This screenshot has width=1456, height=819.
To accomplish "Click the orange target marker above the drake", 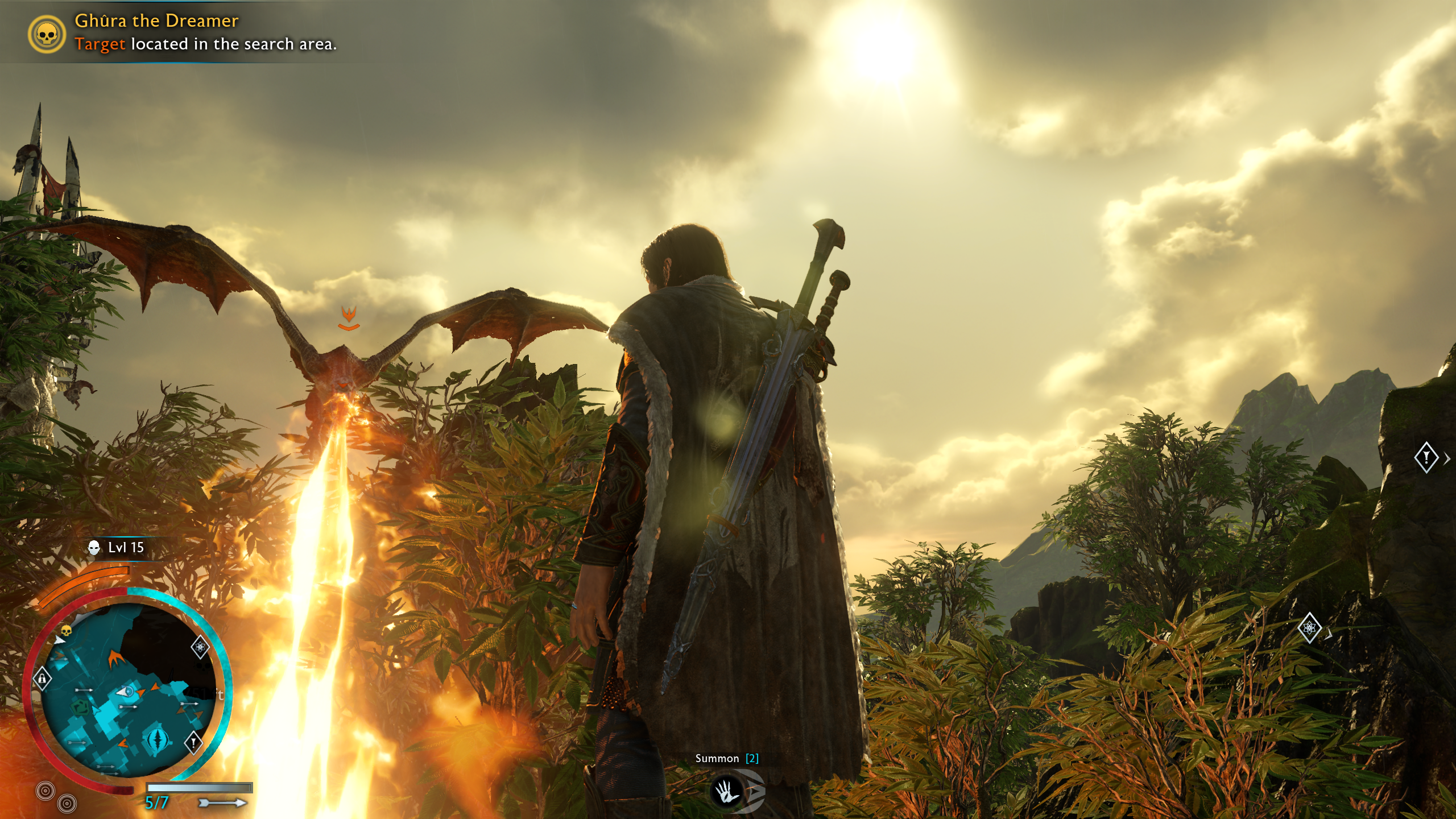I will pos(349,318).
